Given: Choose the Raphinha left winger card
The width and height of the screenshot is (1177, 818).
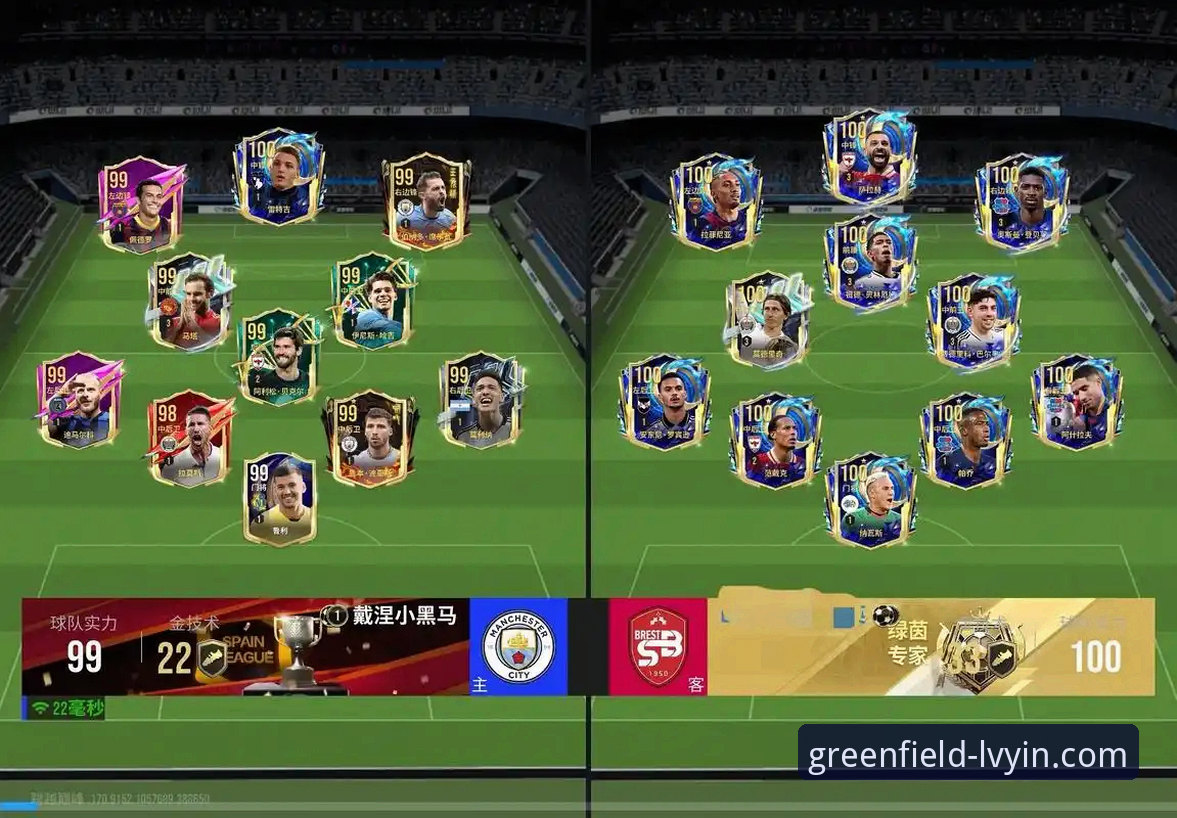Looking at the screenshot, I should pos(715,201).
